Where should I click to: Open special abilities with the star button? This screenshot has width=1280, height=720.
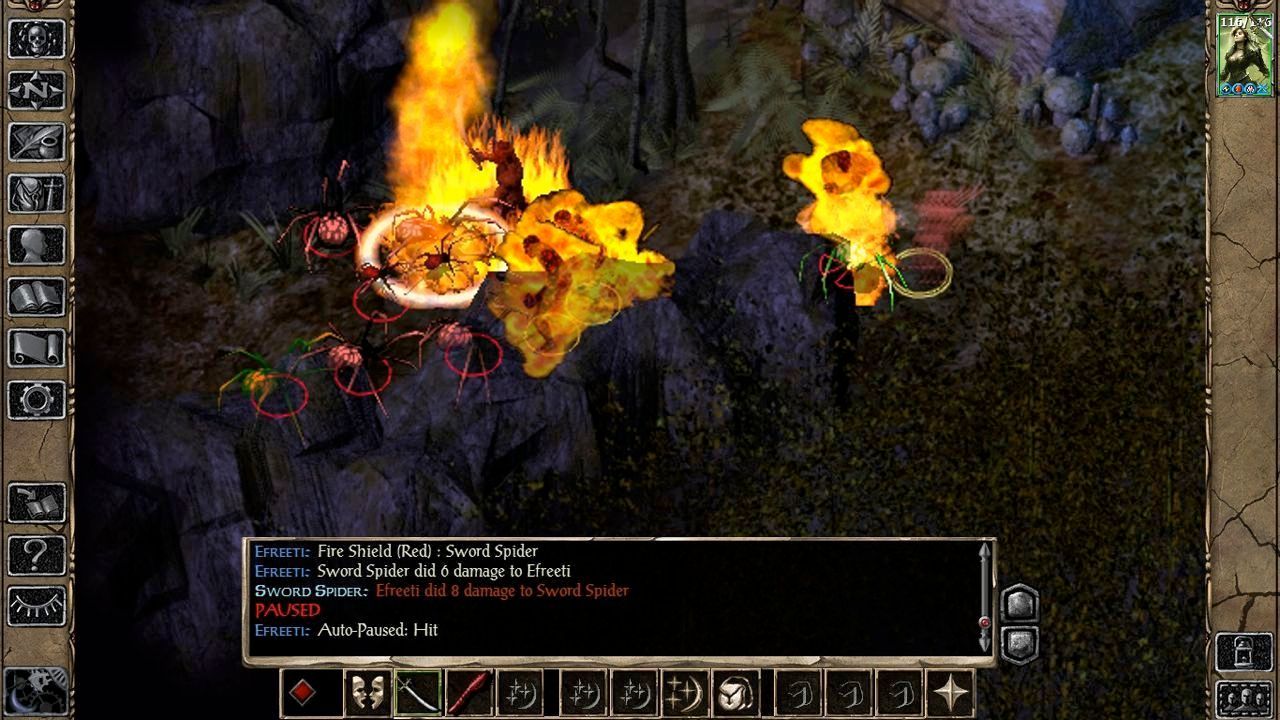tap(949, 693)
